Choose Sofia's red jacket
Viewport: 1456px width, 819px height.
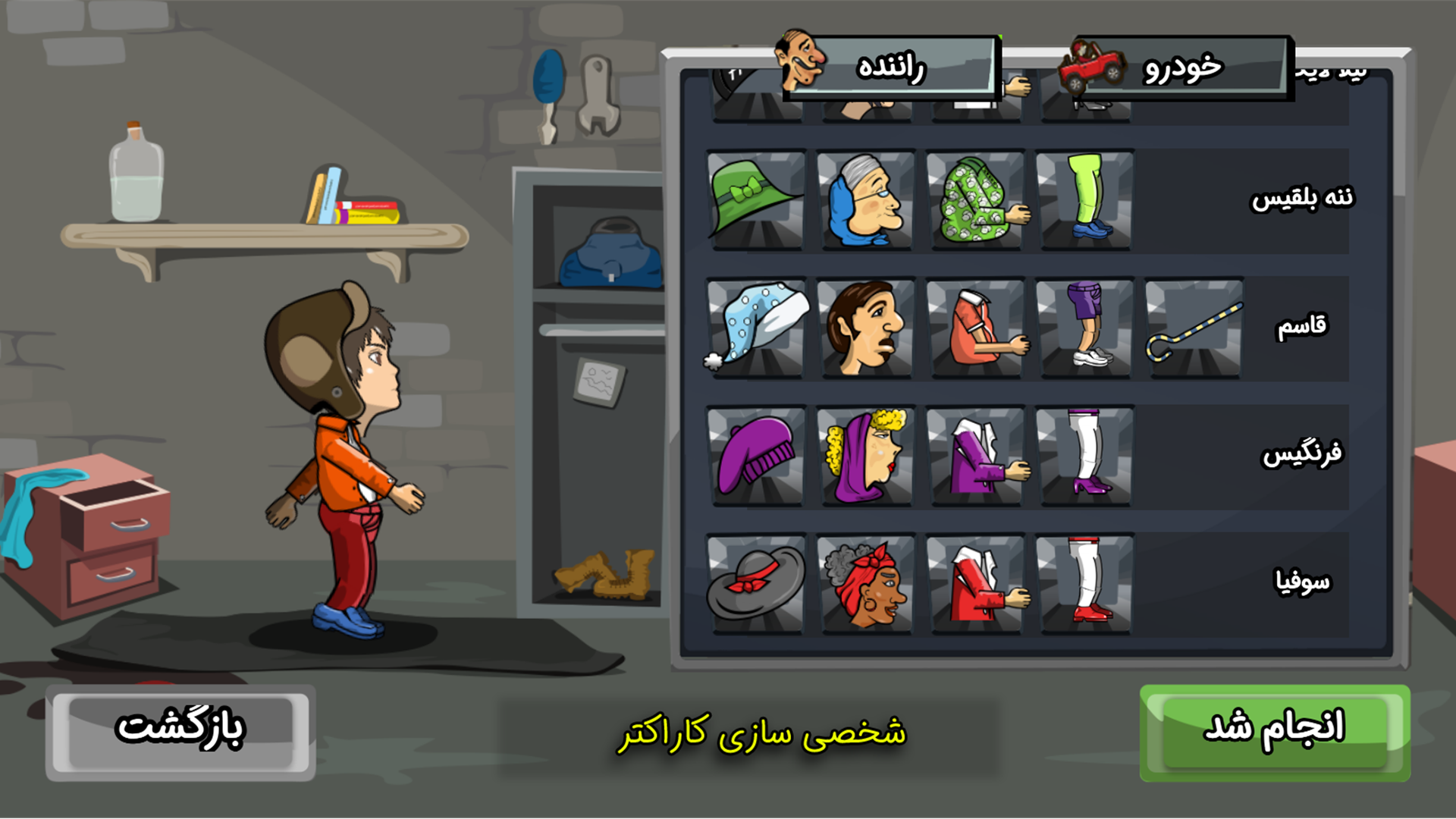[x=976, y=584]
